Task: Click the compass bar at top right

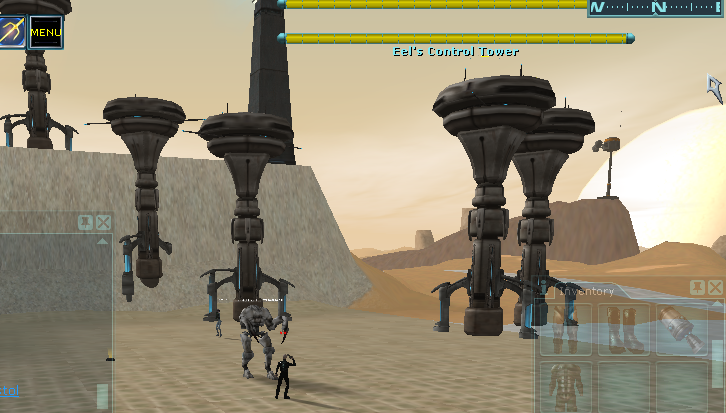Action: pyautogui.click(x=656, y=8)
